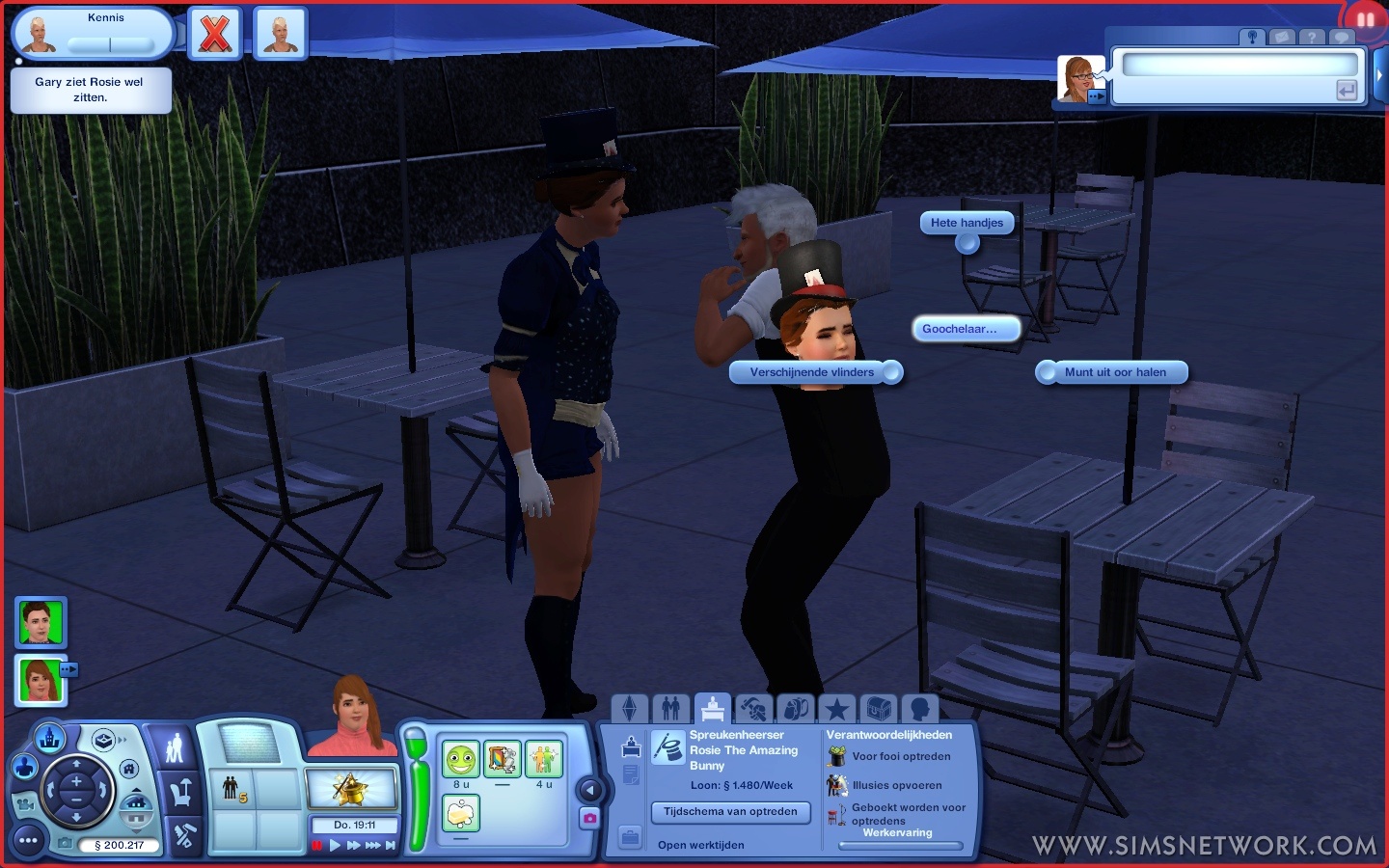Click 'Tijdschema van optreden' button
The width and height of the screenshot is (1389, 868).
(x=730, y=812)
